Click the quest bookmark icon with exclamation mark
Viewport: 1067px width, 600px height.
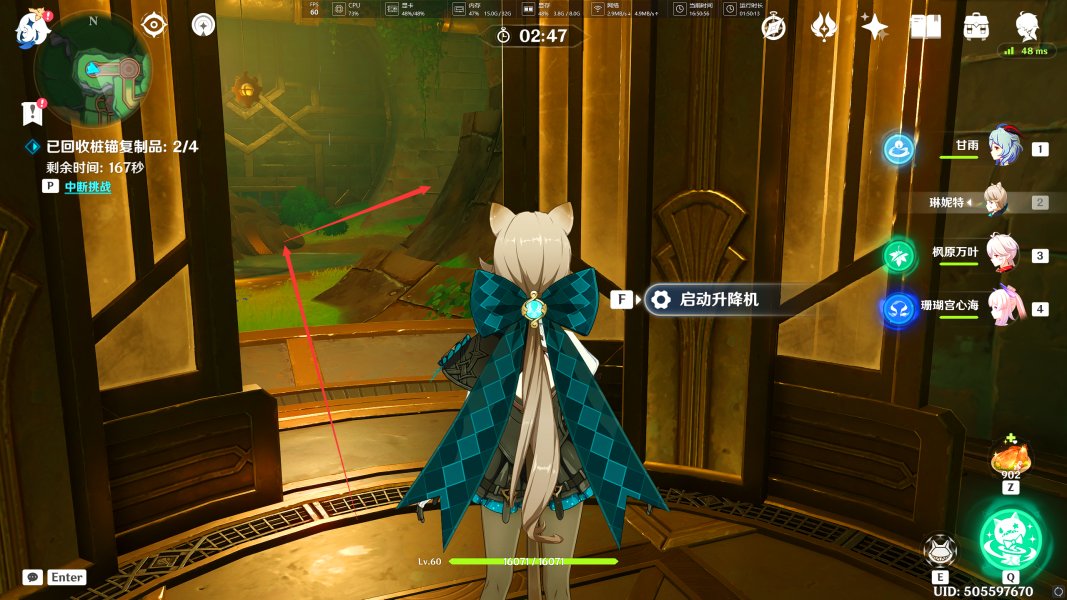(32, 111)
